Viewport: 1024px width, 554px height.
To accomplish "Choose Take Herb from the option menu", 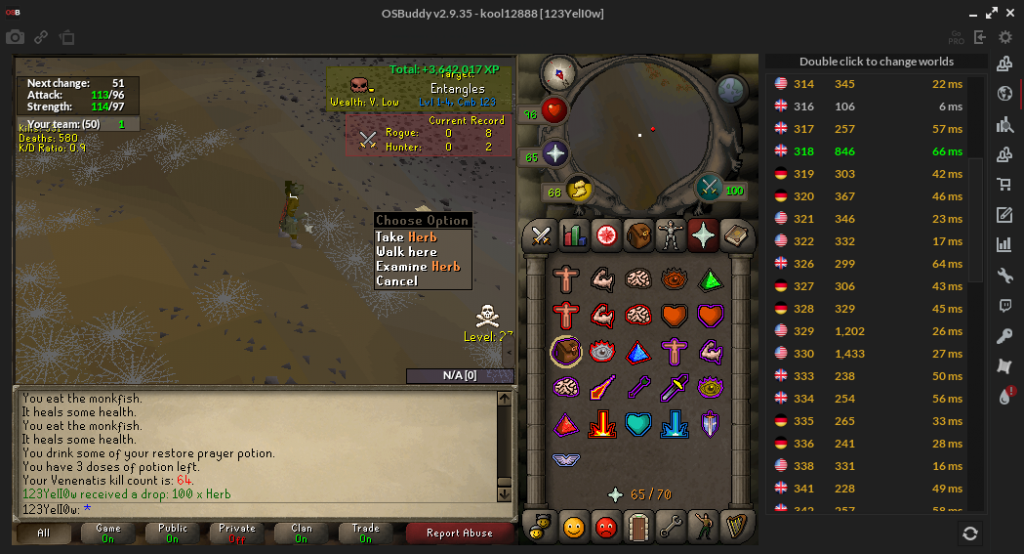I will pyautogui.click(x=406, y=237).
